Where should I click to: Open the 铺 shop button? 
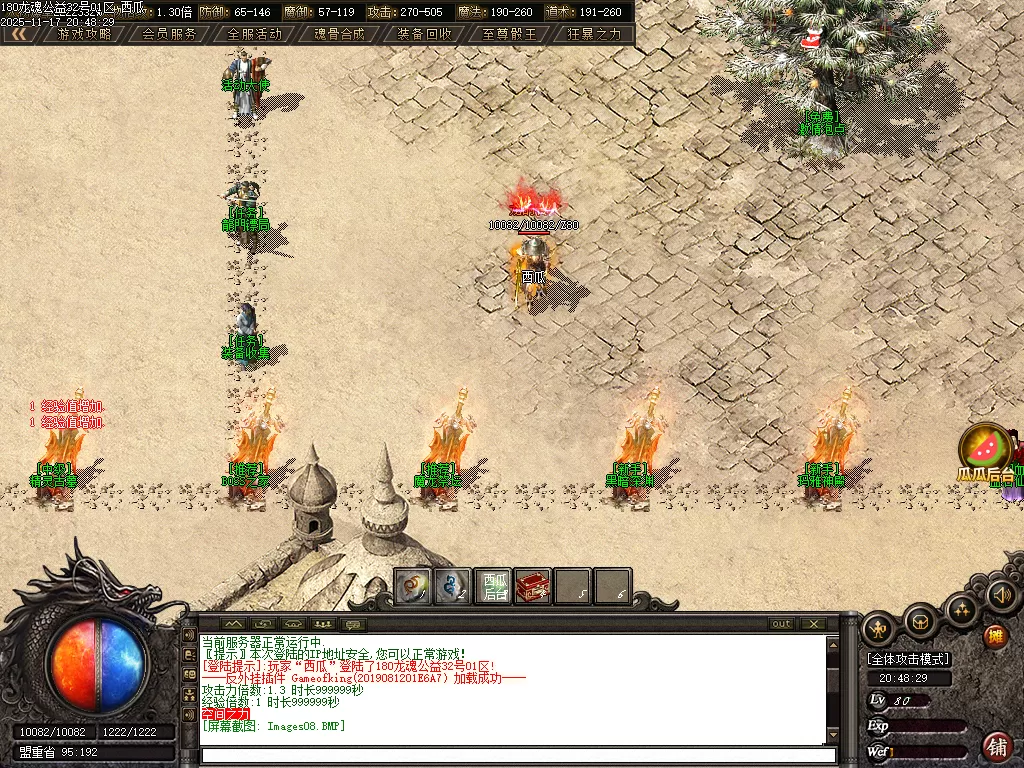pyautogui.click(x=996, y=746)
